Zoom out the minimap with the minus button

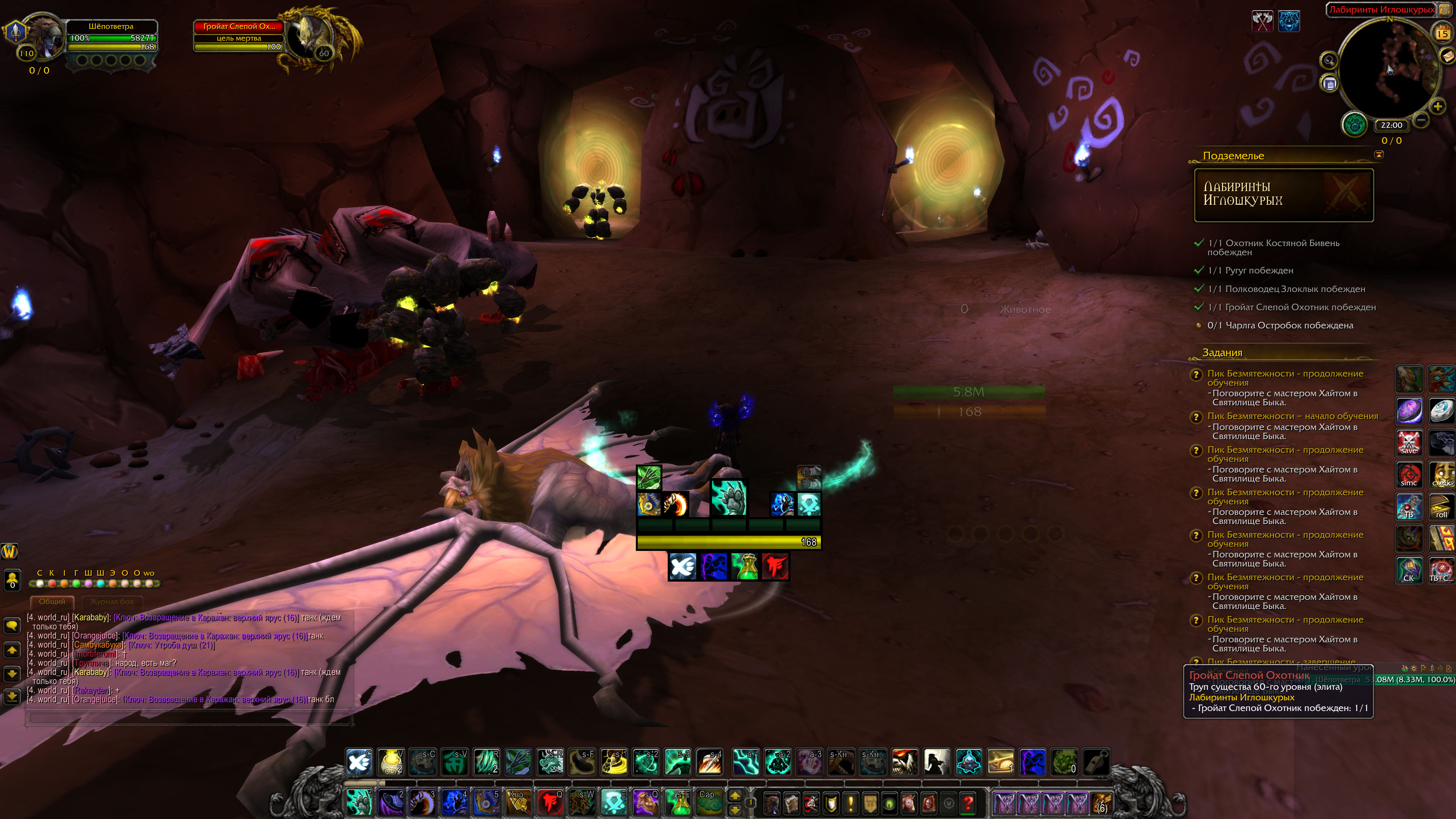[x=1421, y=120]
